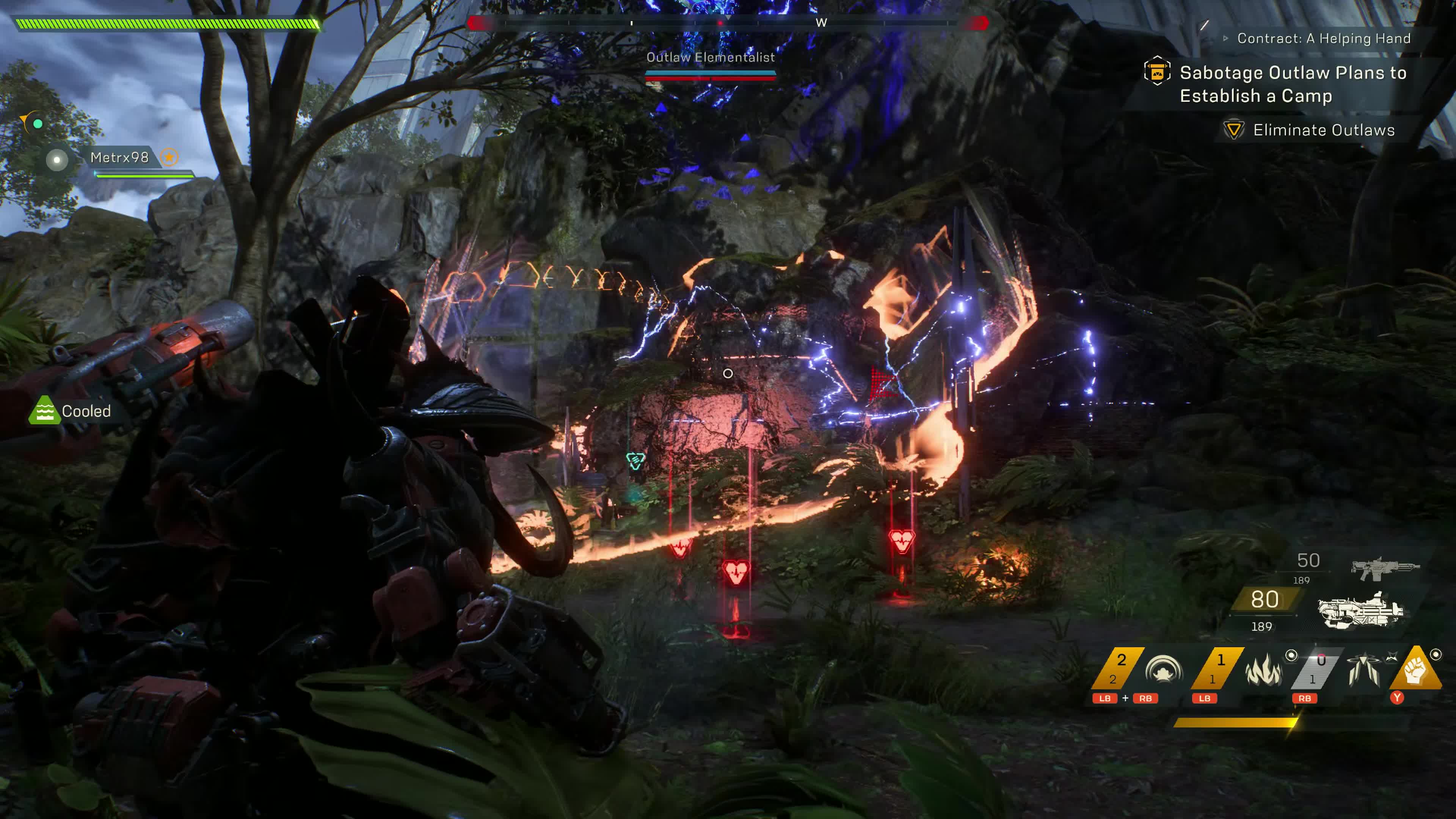Select squadmate Metrx98's nameplate

point(120,157)
